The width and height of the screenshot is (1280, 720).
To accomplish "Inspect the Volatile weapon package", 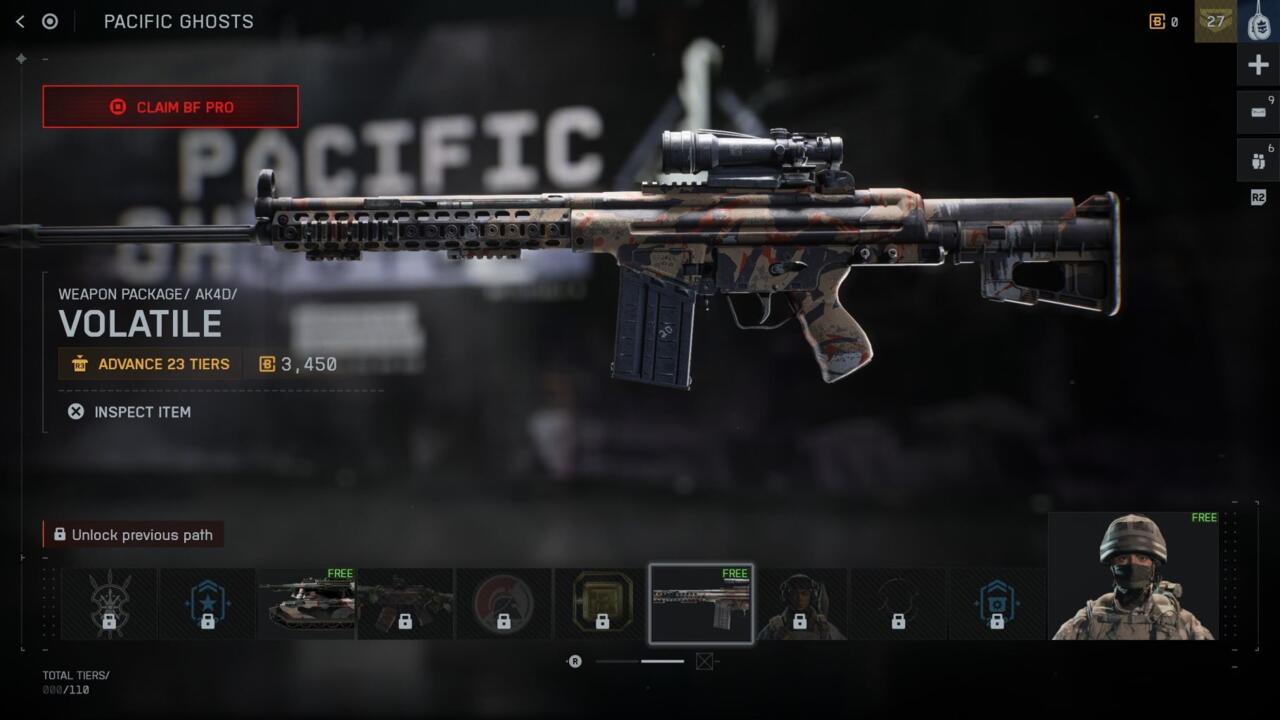I will tap(129, 412).
